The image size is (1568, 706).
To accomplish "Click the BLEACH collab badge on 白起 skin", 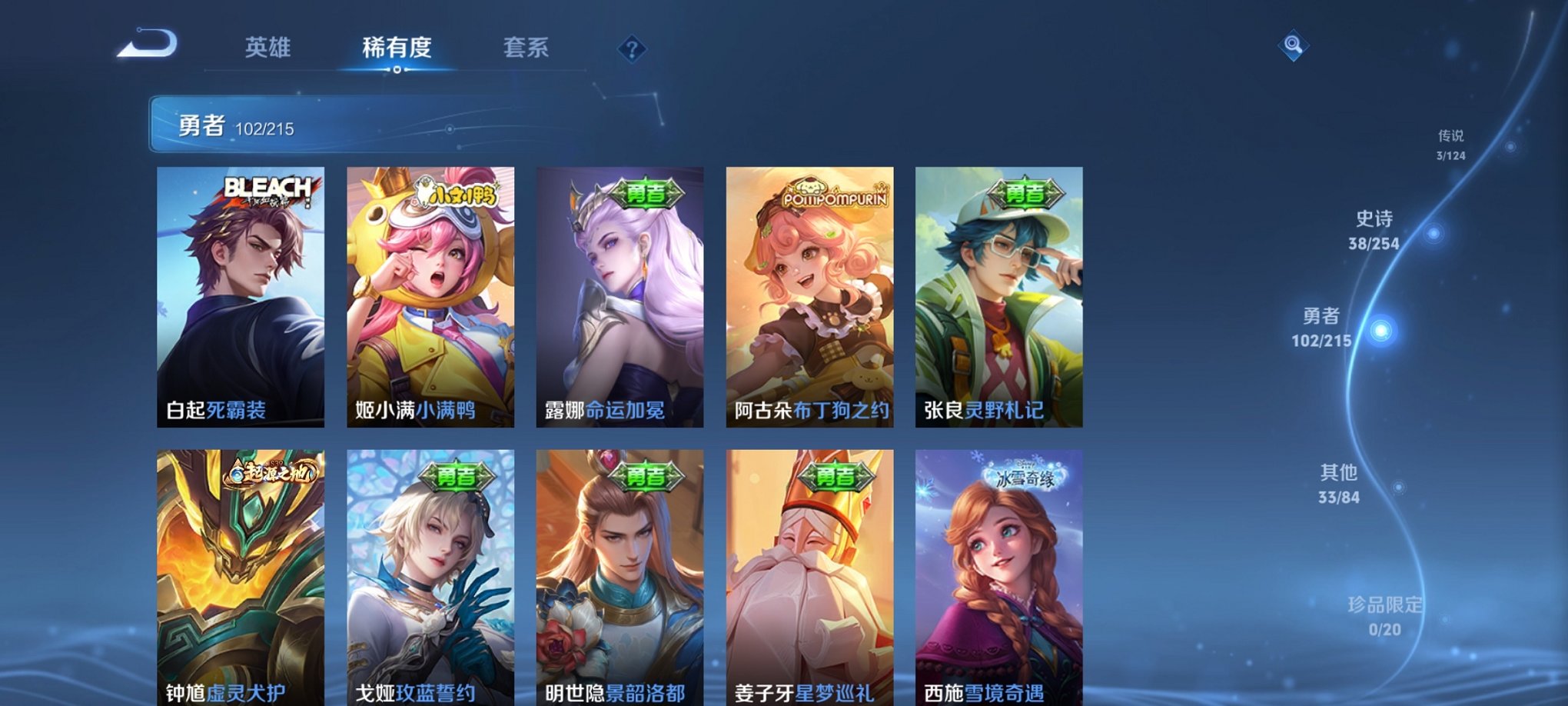I will (x=267, y=191).
